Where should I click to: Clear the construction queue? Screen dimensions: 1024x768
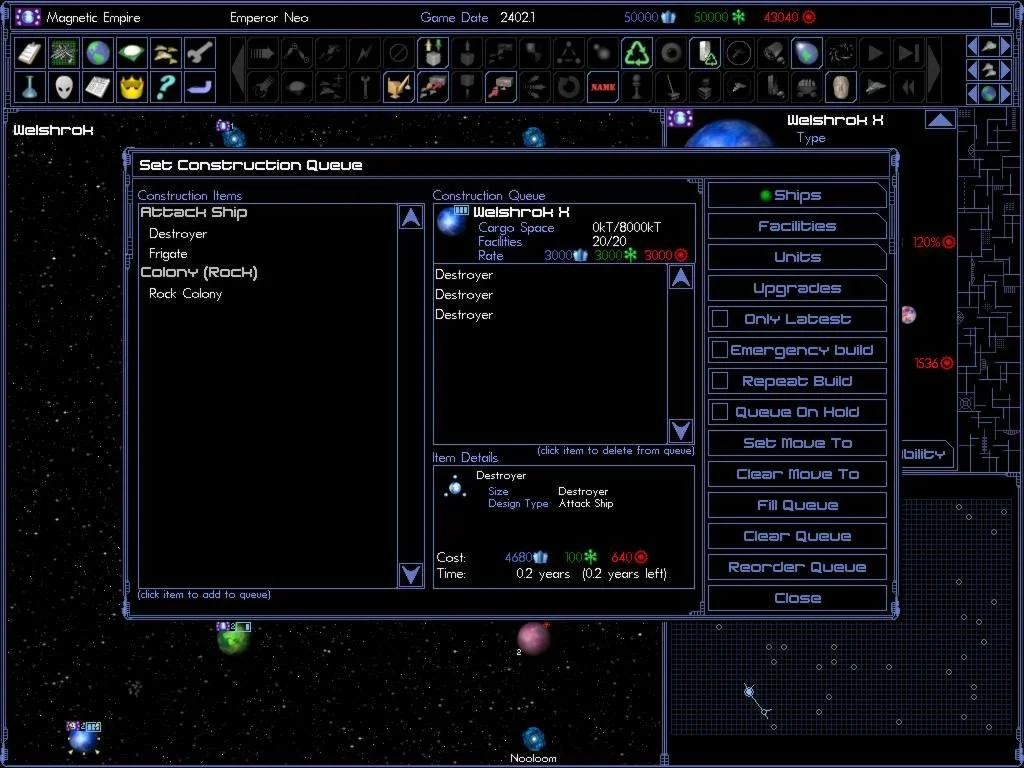point(797,536)
